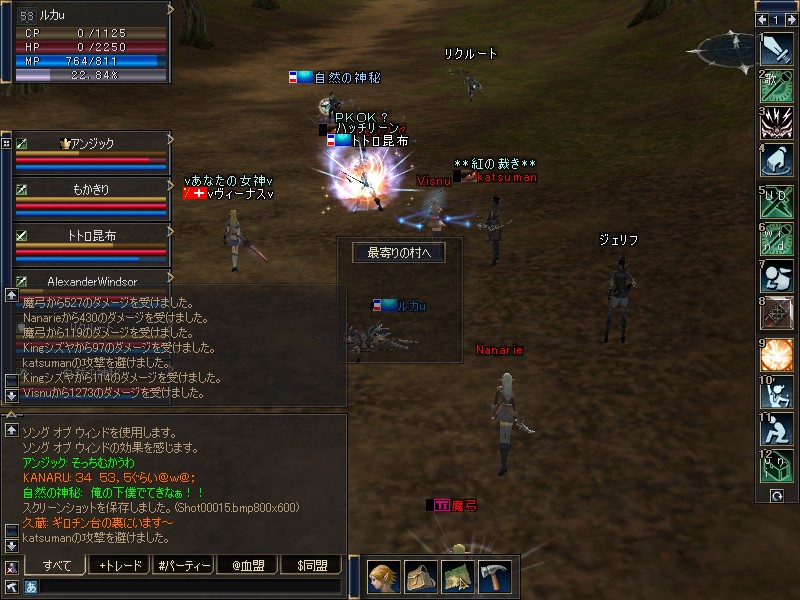Open the character status face icon
This screenshot has height=600, width=800.
384,576
